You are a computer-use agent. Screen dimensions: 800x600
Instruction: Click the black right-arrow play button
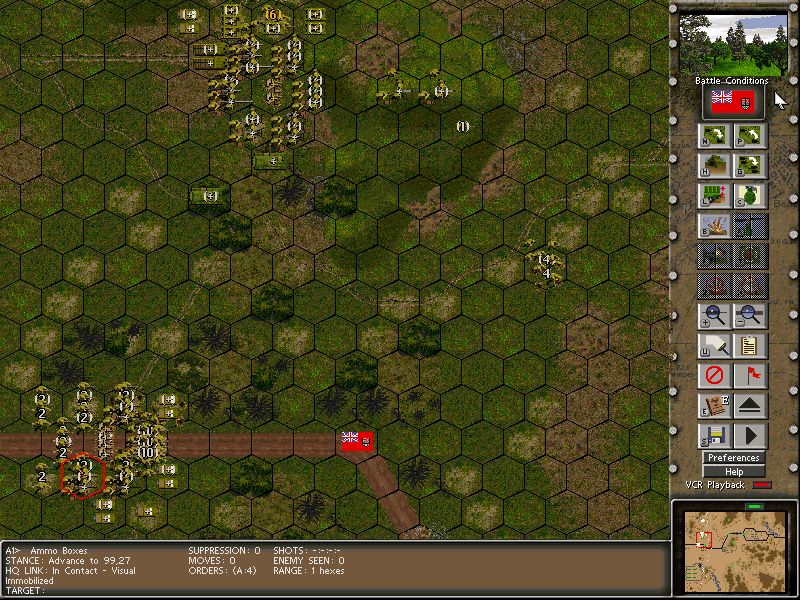(750, 436)
